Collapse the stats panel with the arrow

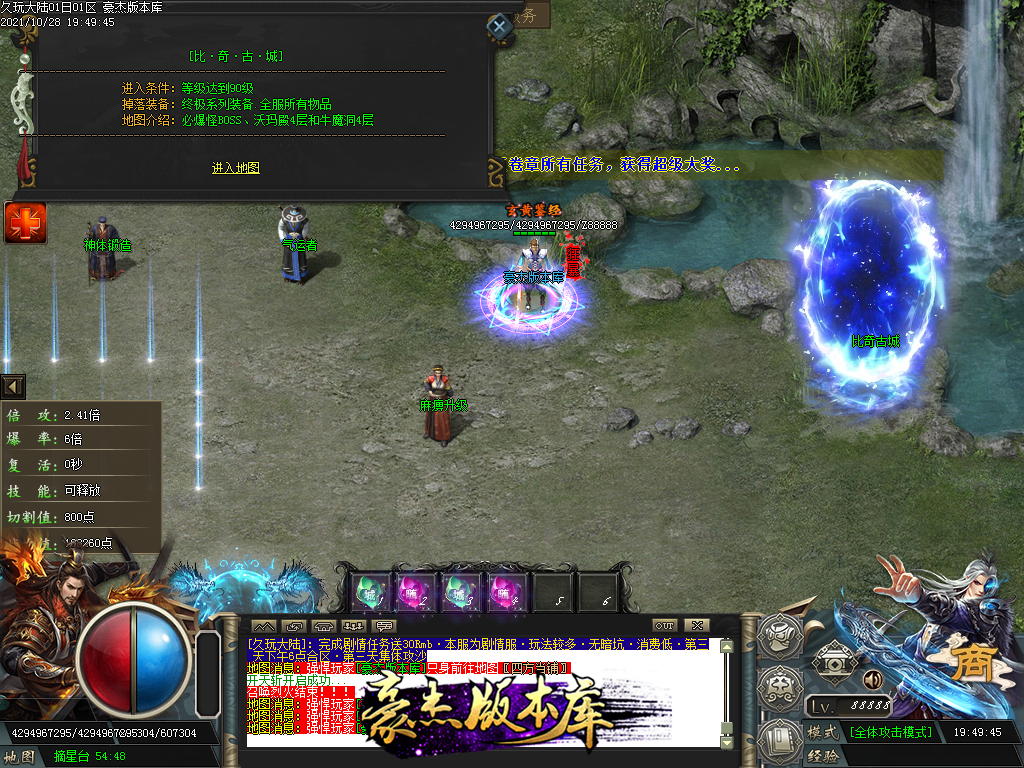[13, 386]
